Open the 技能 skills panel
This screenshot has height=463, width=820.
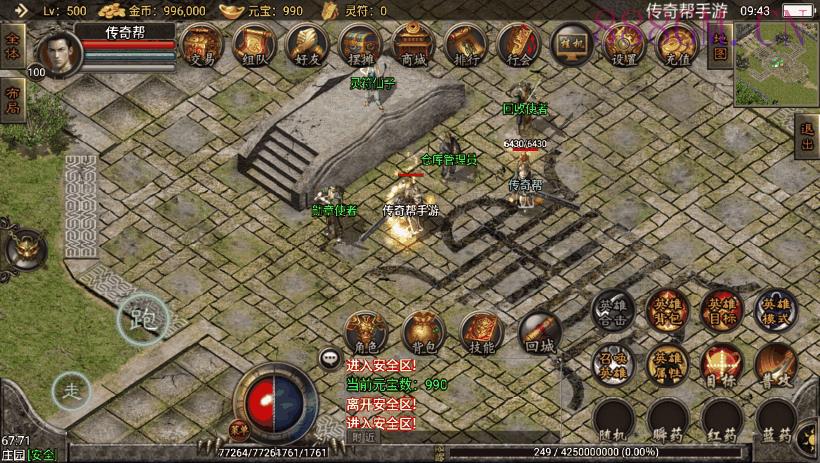point(481,334)
